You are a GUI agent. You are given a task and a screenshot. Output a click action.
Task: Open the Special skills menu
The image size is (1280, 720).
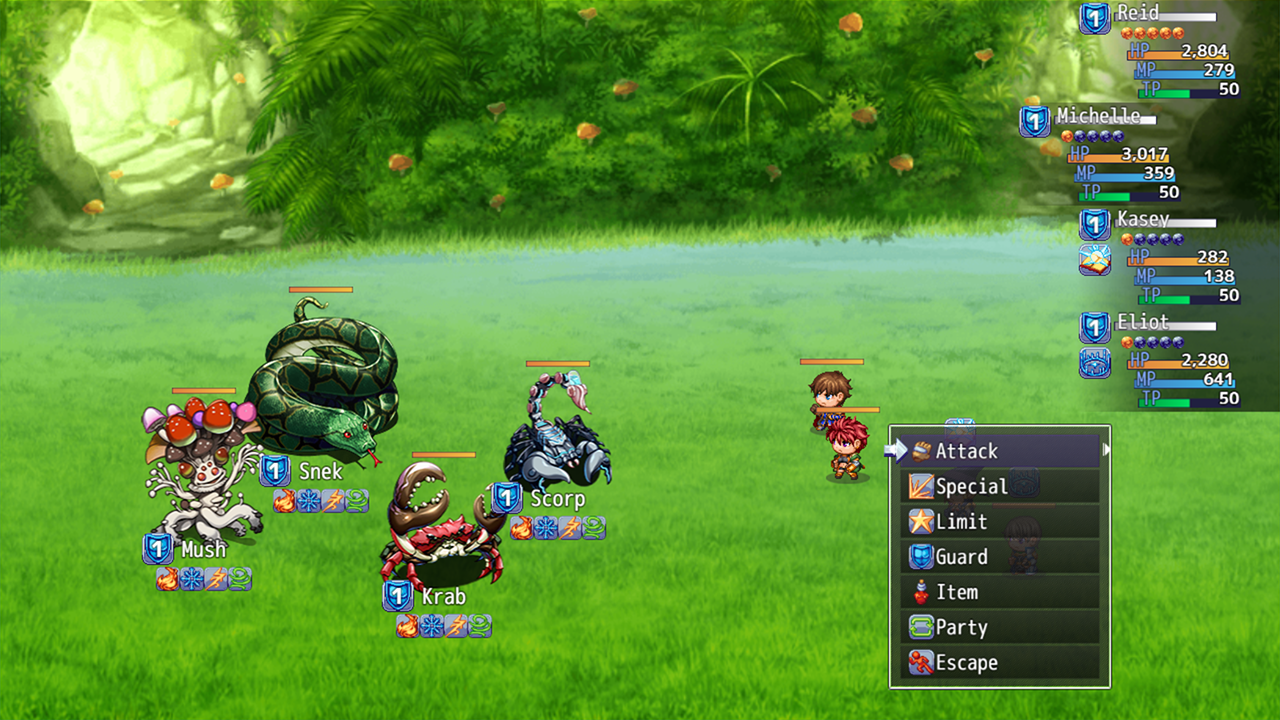coord(999,487)
